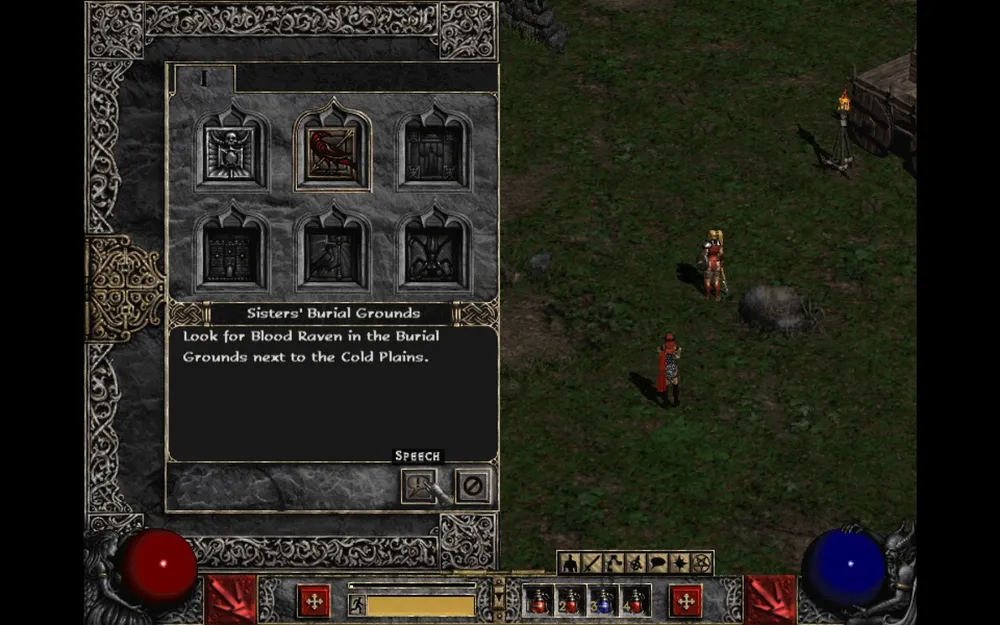This screenshot has width=1000, height=625.
Task: Show the message log speech bubble icon
Action: click(658, 564)
